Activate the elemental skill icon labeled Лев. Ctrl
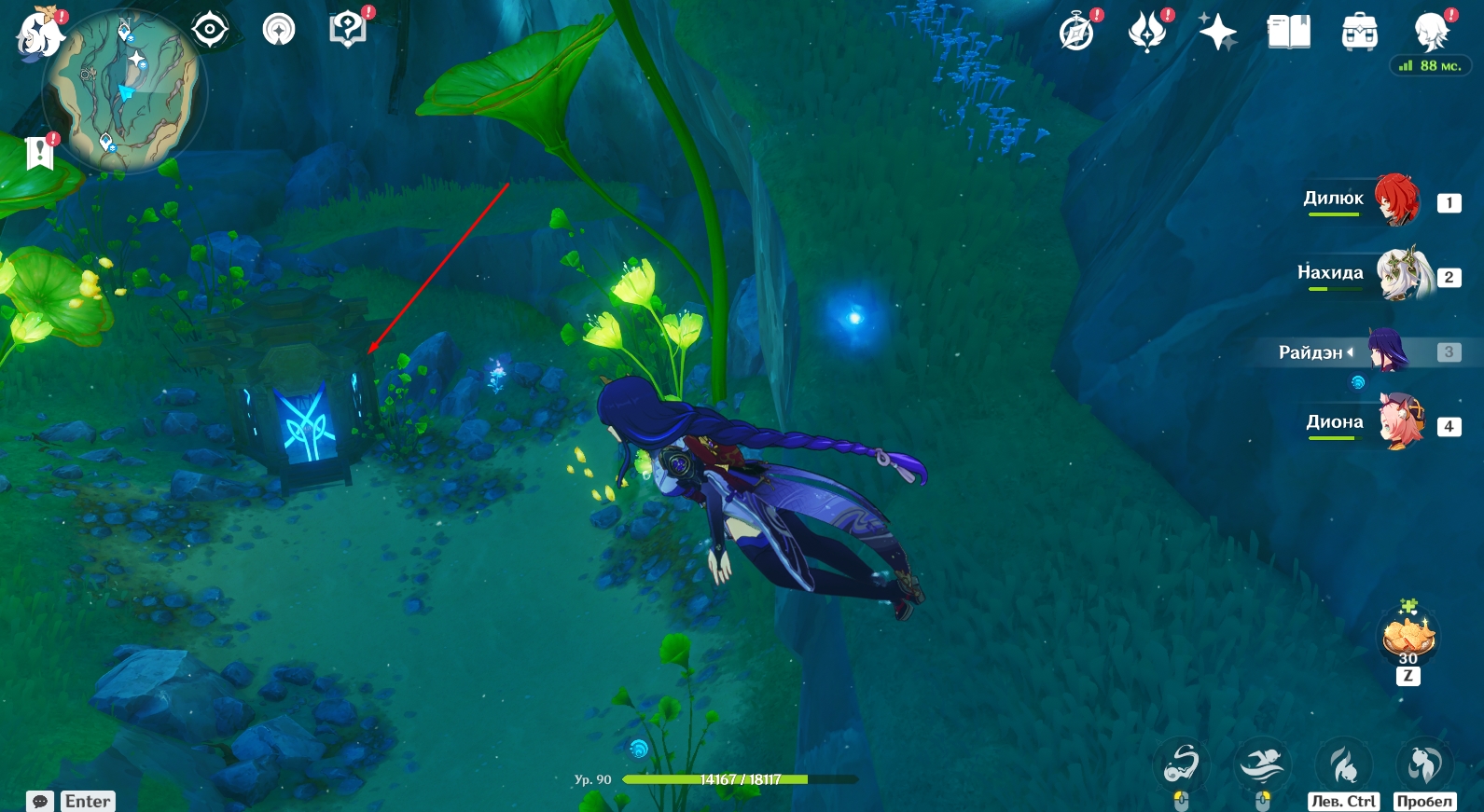Image resolution: width=1484 pixels, height=812 pixels. [1343, 766]
